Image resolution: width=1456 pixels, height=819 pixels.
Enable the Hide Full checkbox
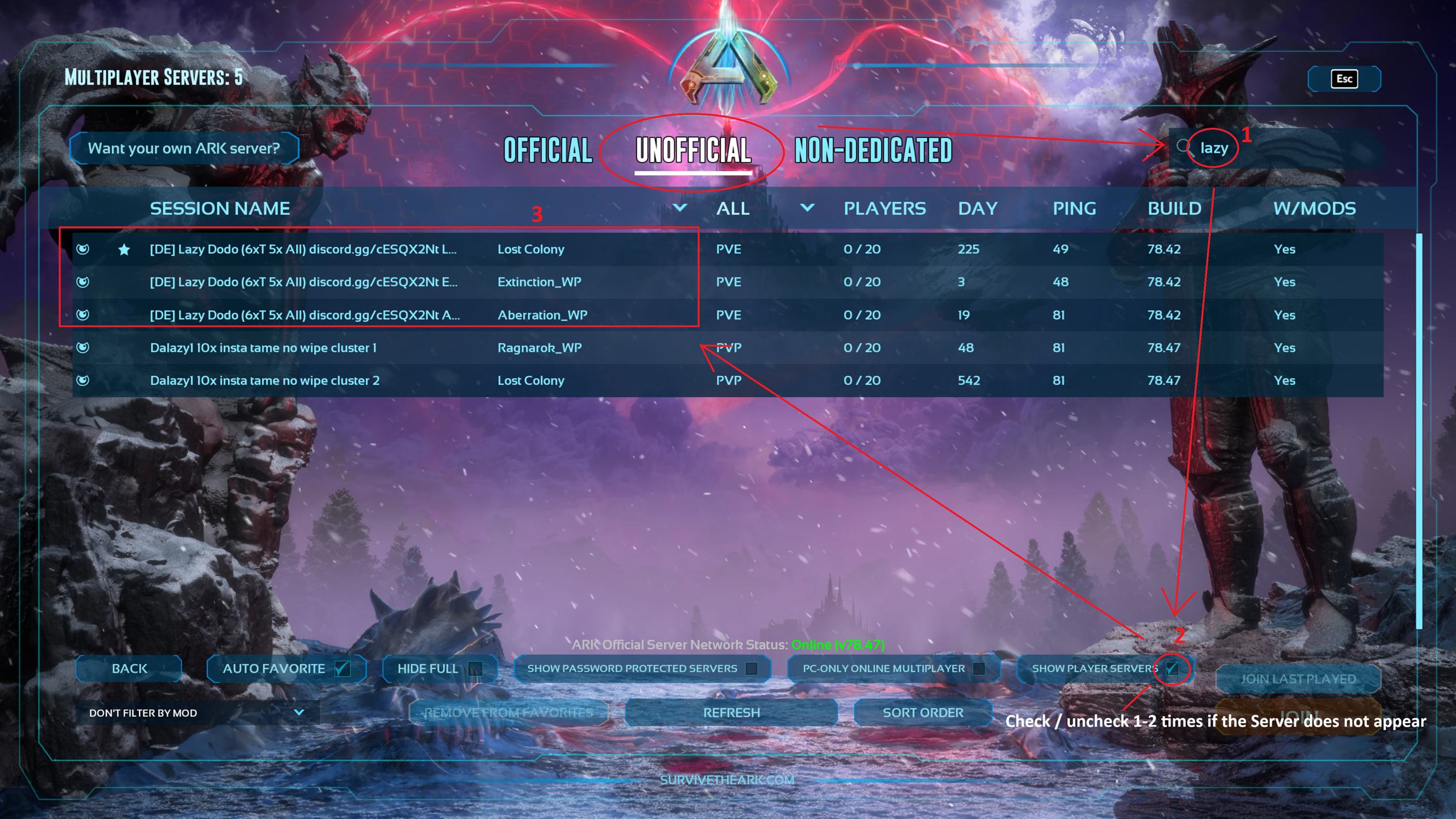[x=475, y=668]
